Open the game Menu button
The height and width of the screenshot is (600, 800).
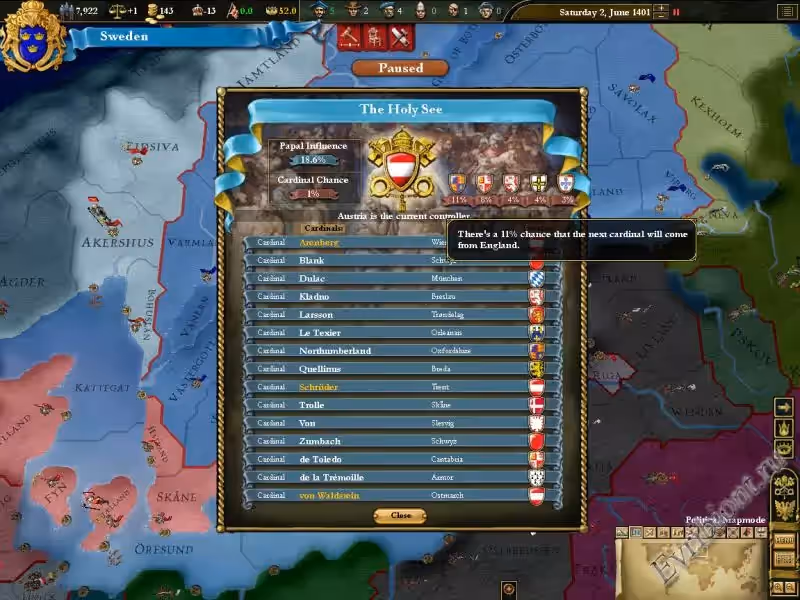tap(784, 541)
